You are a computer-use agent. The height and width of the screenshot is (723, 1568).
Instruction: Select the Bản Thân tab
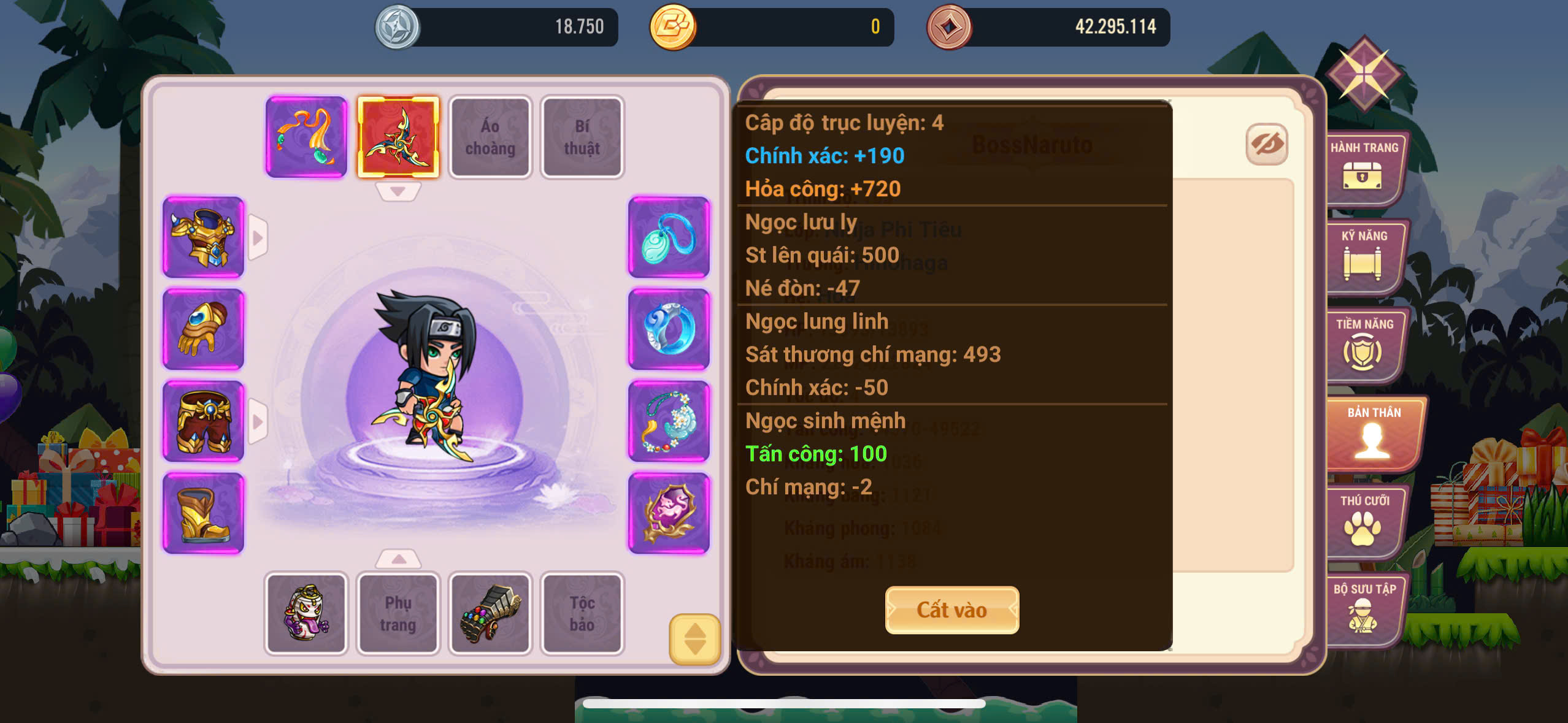[x=1373, y=432]
